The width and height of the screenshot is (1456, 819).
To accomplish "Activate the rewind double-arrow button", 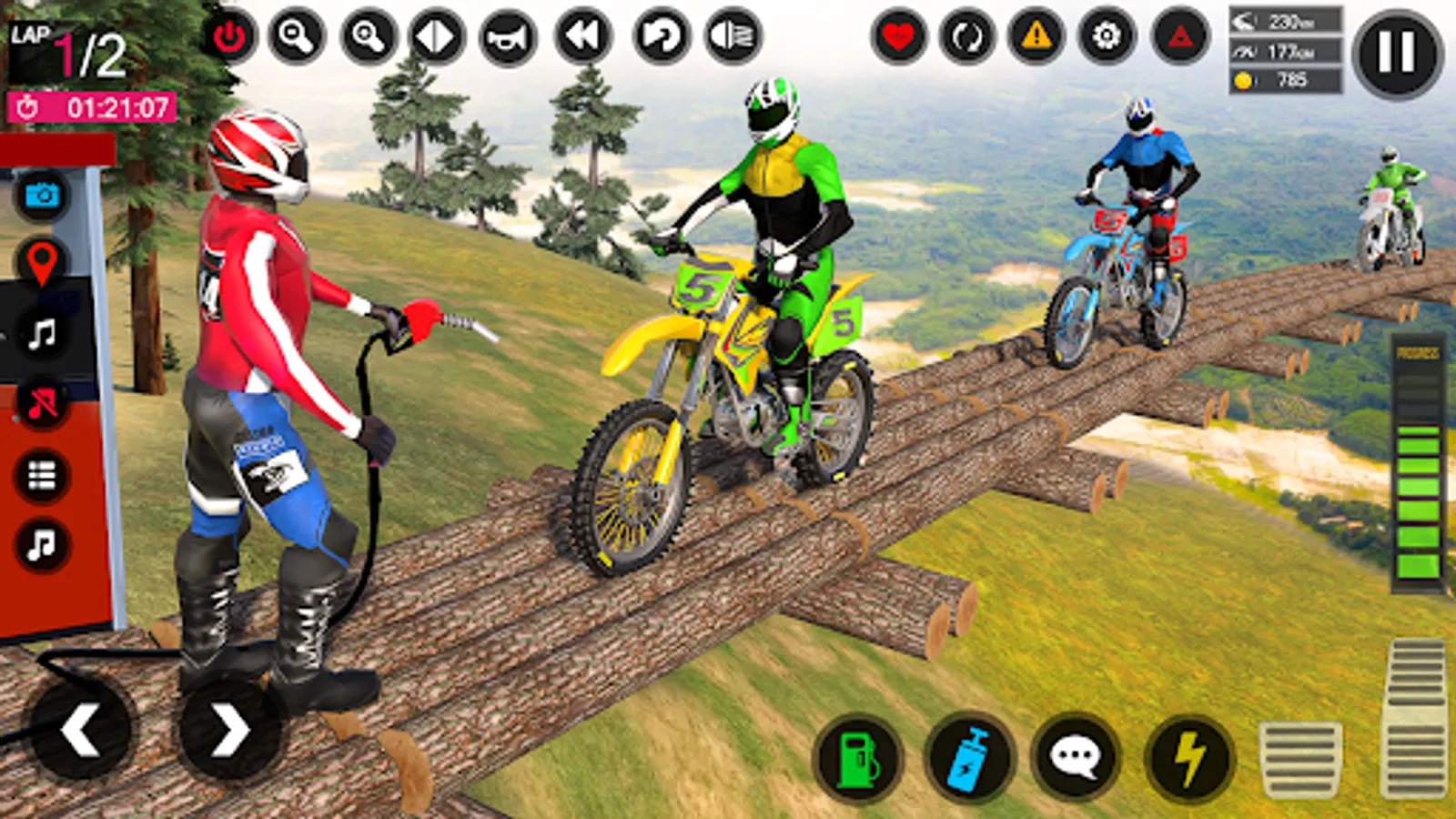I will pos(583,37).
